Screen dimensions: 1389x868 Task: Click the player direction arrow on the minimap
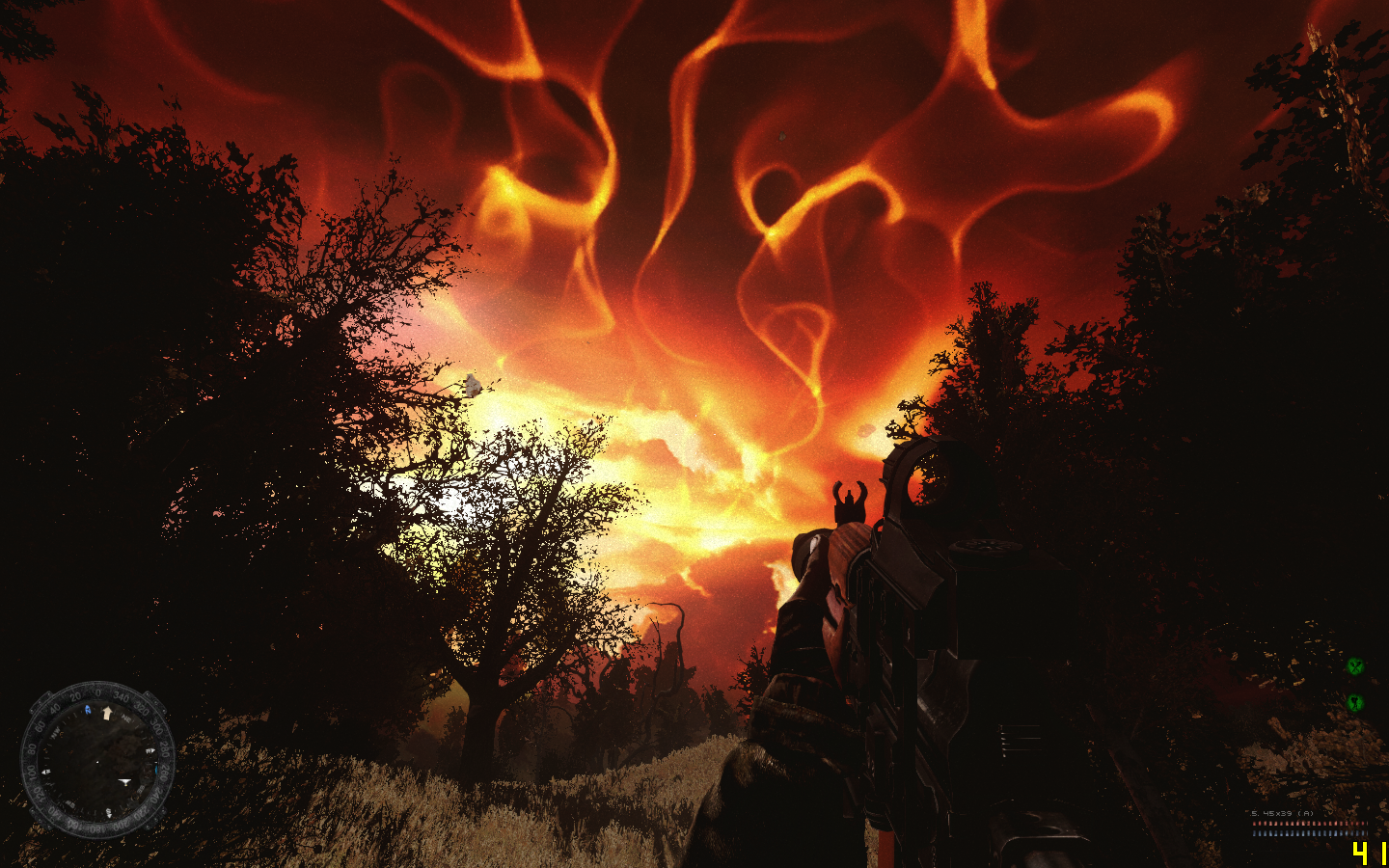[107, 713]
